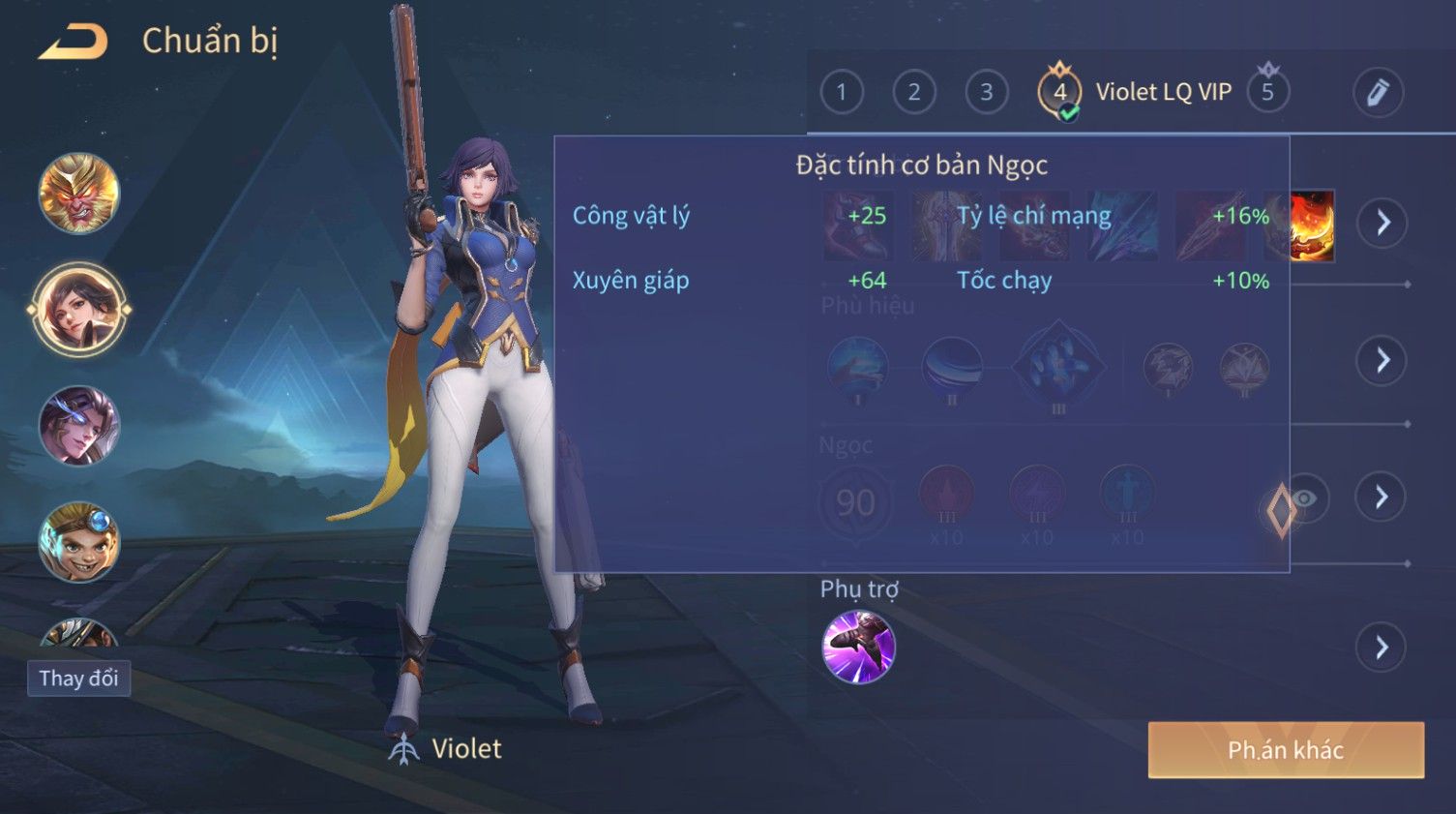Open the Phù hiệu badge arrow
This screenshot has height=814, width=1456.
[x=1382, y=361]
